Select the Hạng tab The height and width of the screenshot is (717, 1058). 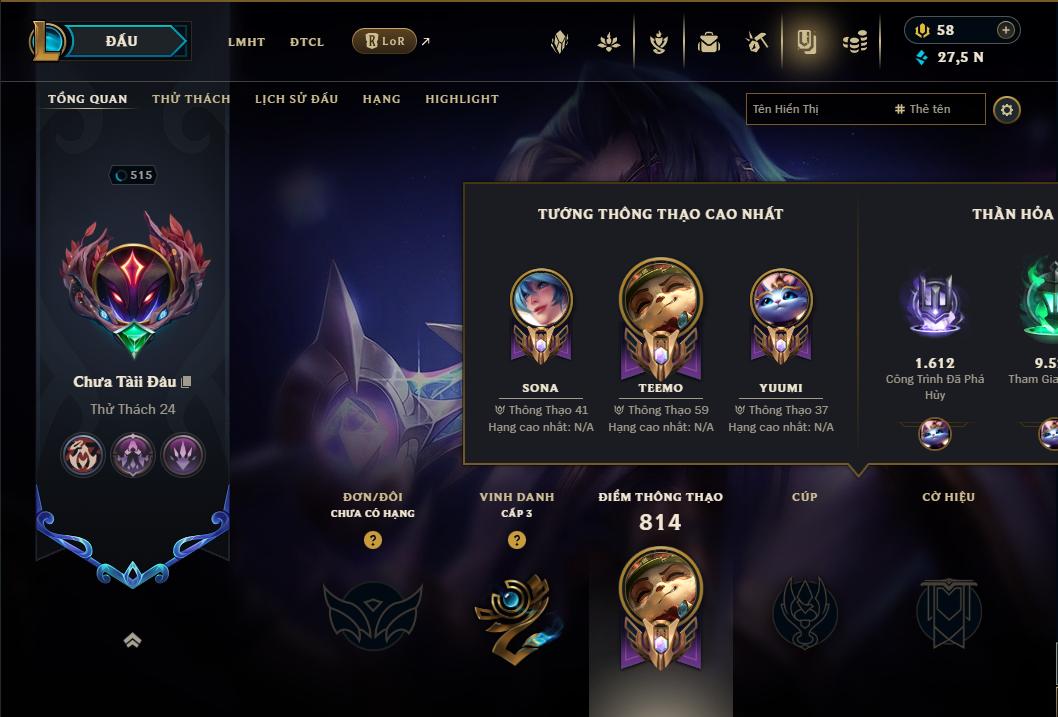(381, 99)
